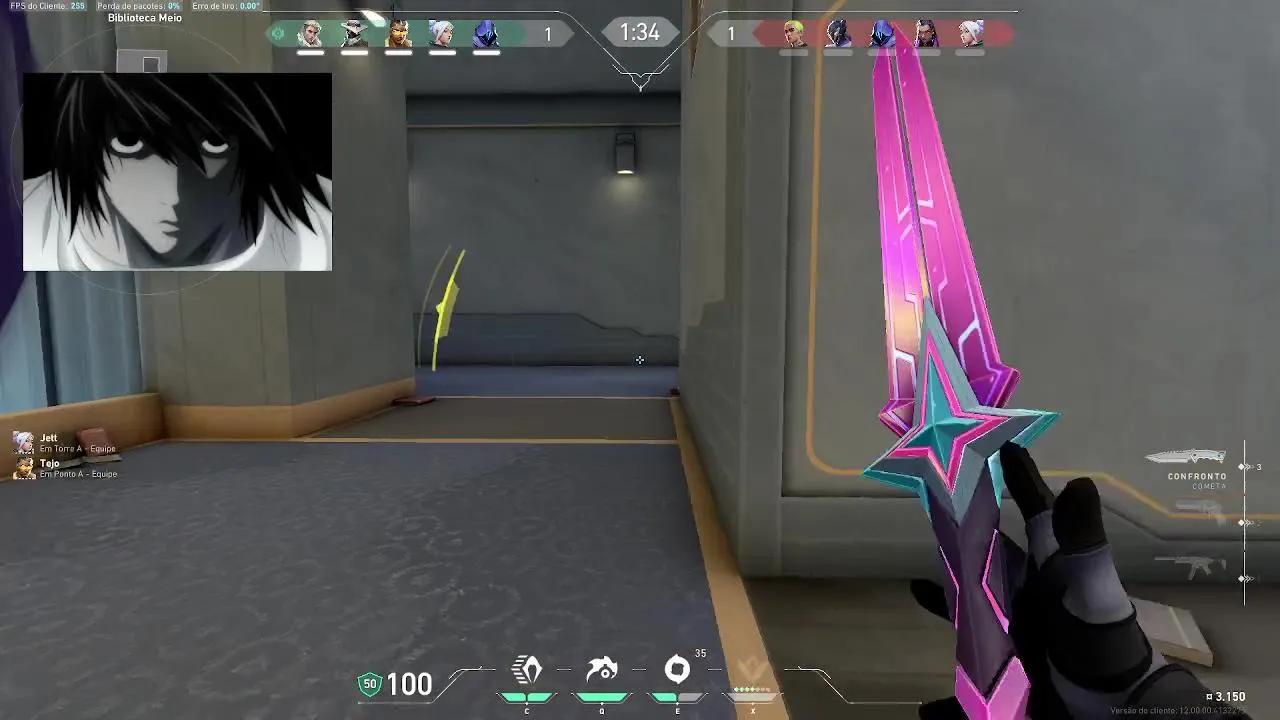
Task: Click the Confronto Cometa knife icon
Action: [x=1190, y=455]
